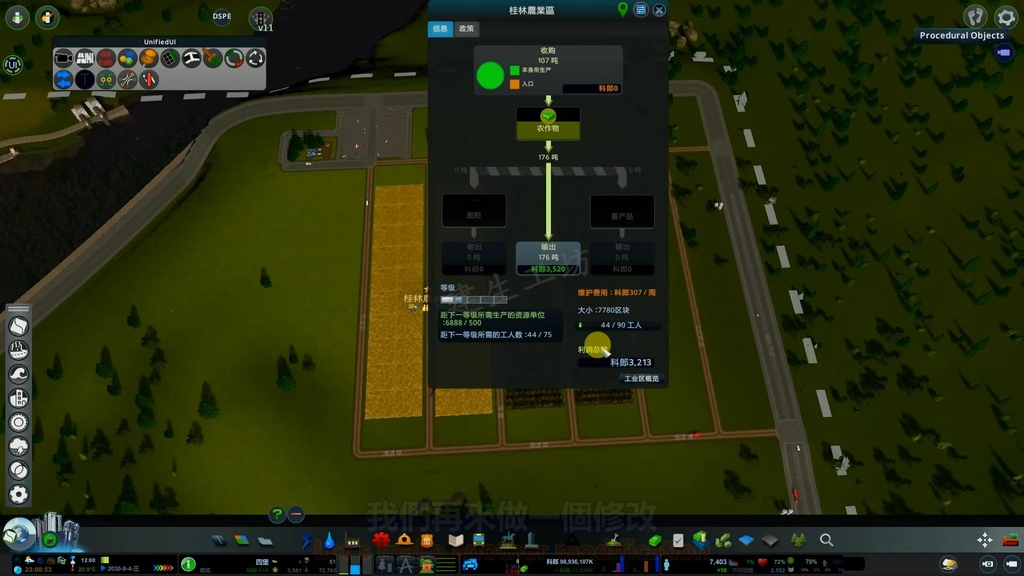Click the question mark help button
The width and height of the screenshot is (1024, 576).
coord(277,515)
